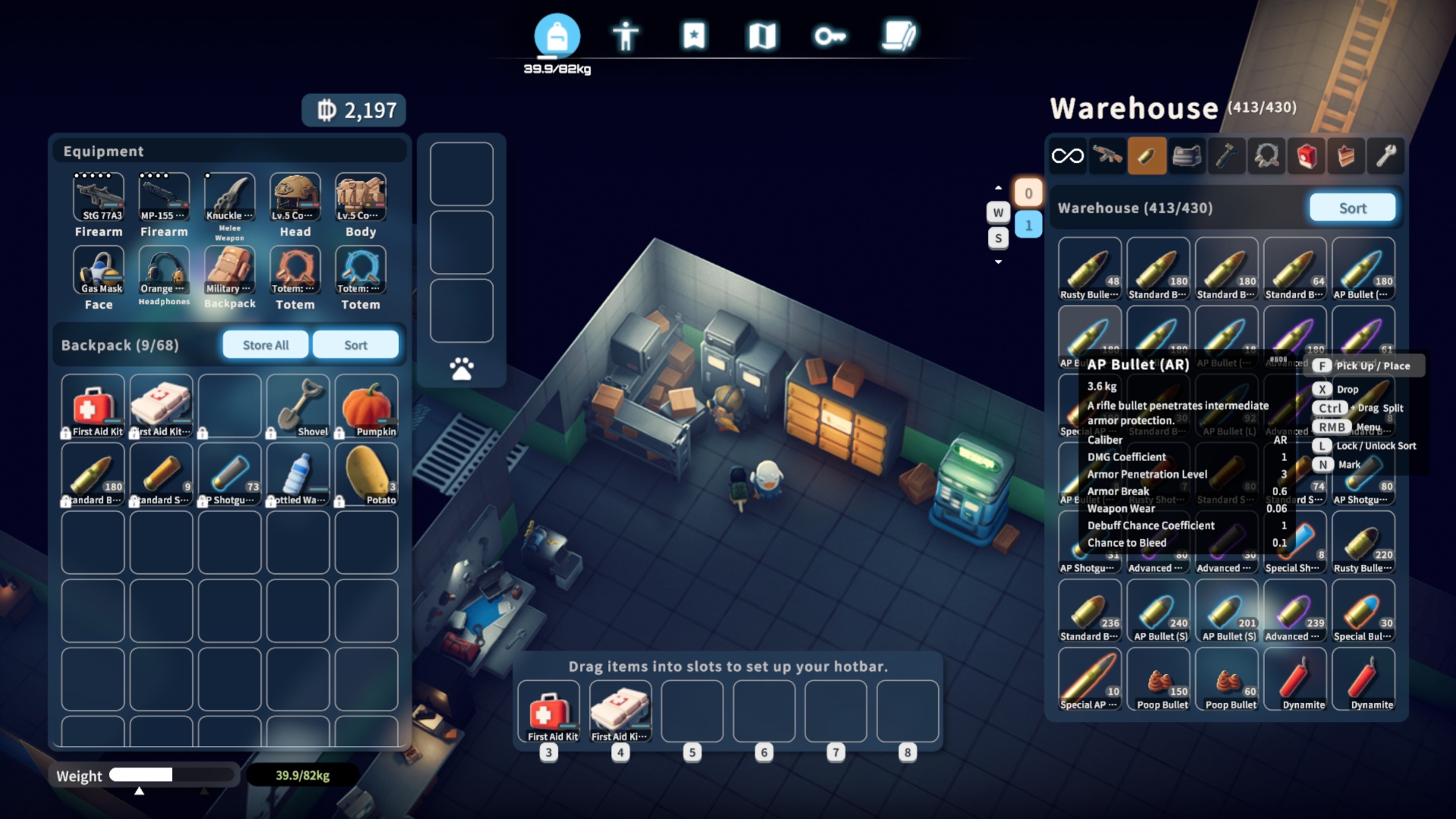Choose the Gas Mask face slot
Viewport: 1456px width, 819px height.
coord(99,271)
